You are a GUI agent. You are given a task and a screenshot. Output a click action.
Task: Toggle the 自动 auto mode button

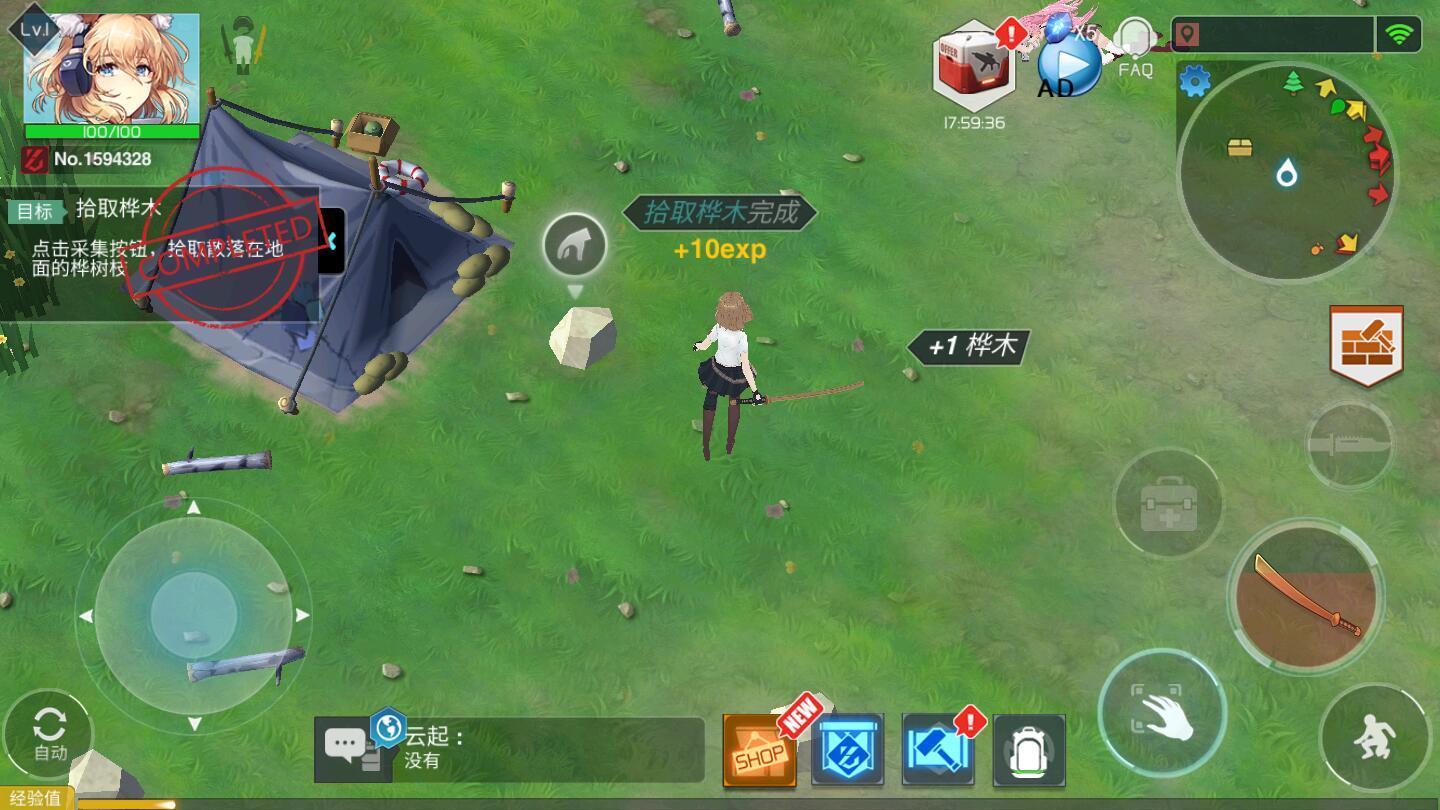tap(49, 733)
